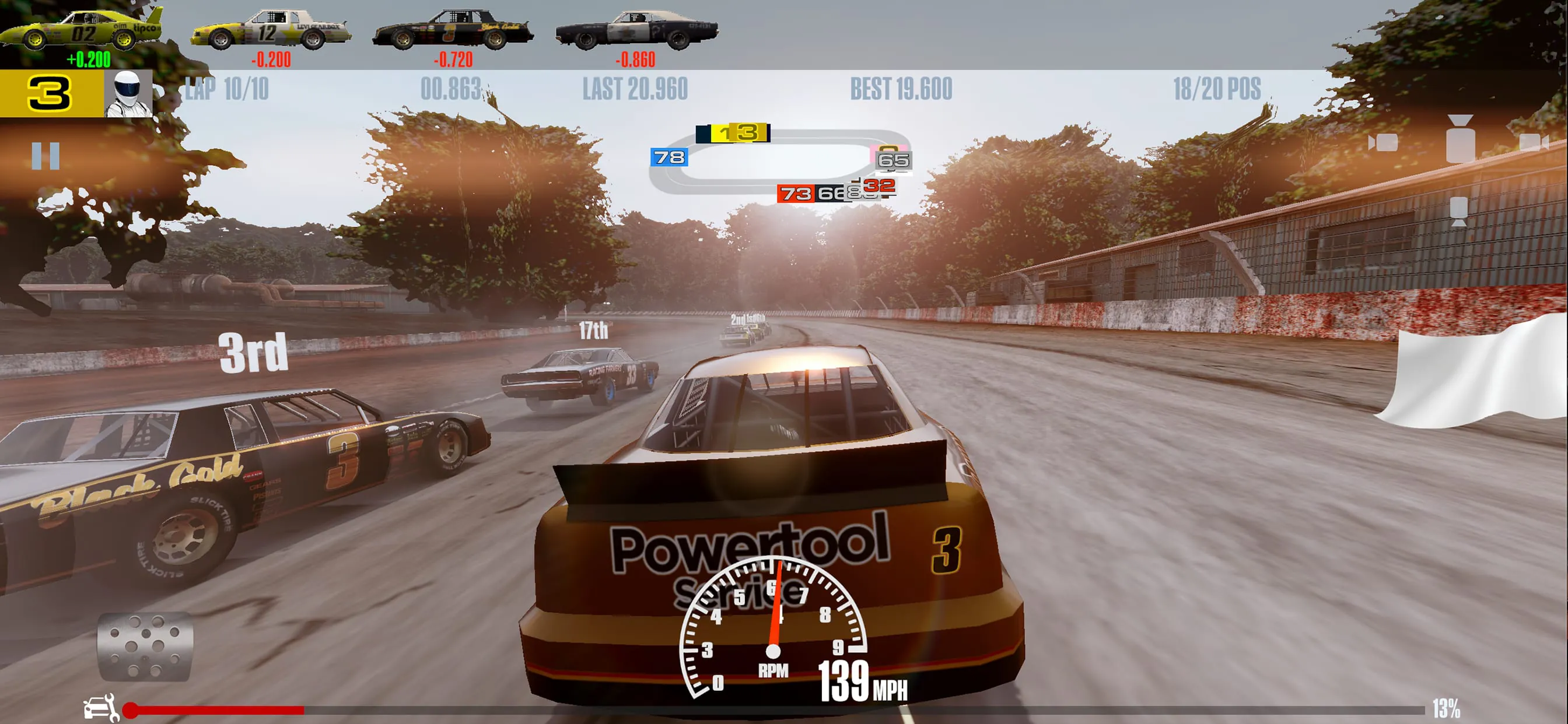Viewport: 1568px width, 724px height.
Task: Click the LAP 10/10 indicator
Action: (x=226, y=89)
